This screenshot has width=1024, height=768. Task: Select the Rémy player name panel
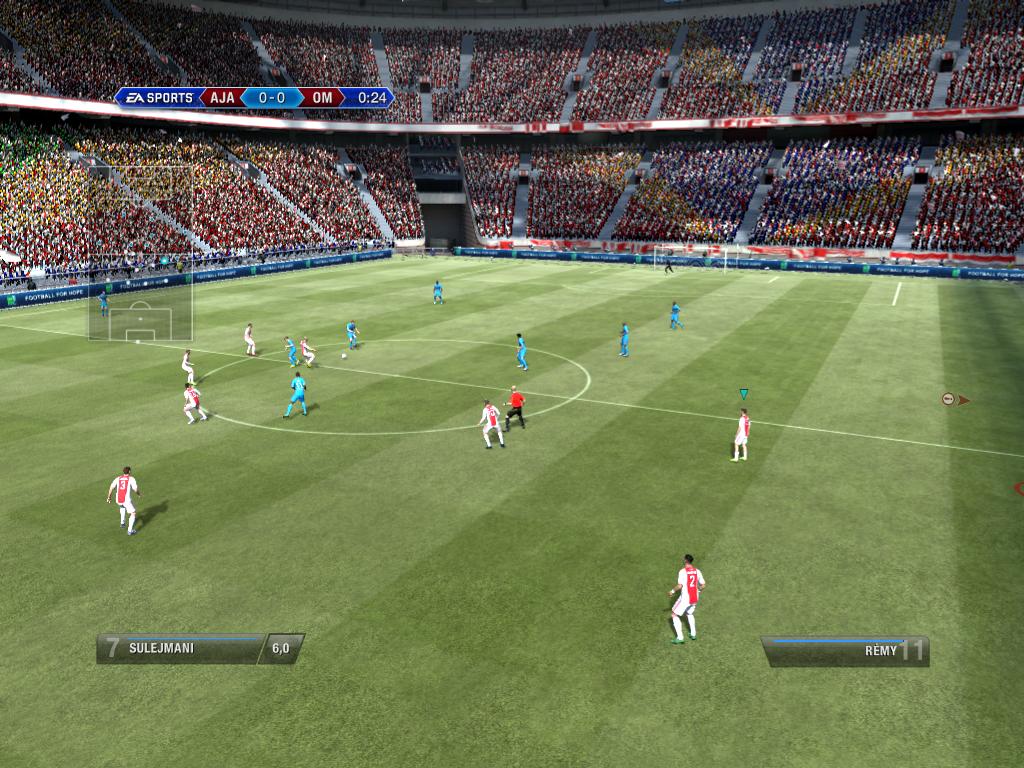846,651
